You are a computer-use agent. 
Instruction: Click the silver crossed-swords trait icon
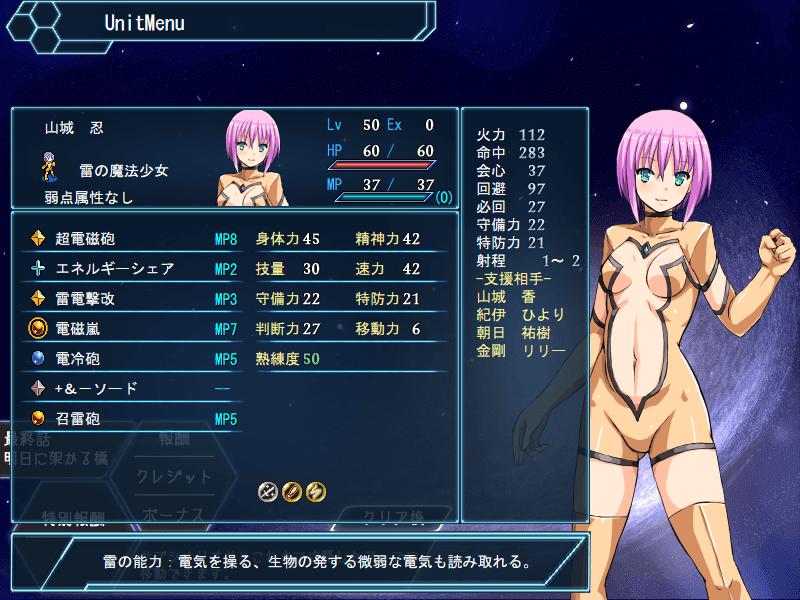267,491
